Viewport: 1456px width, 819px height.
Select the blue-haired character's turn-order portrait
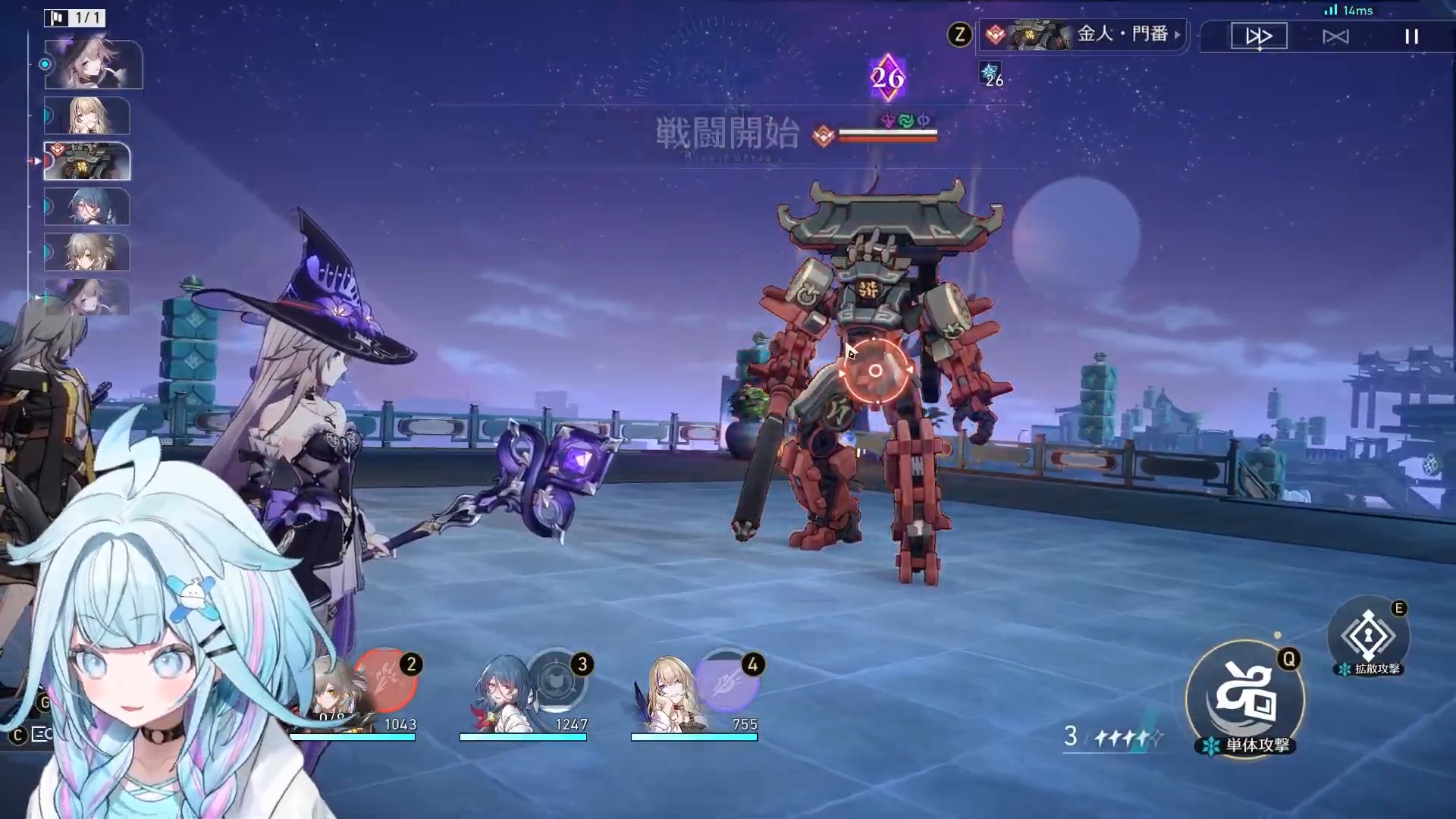(x=87, y=207)
